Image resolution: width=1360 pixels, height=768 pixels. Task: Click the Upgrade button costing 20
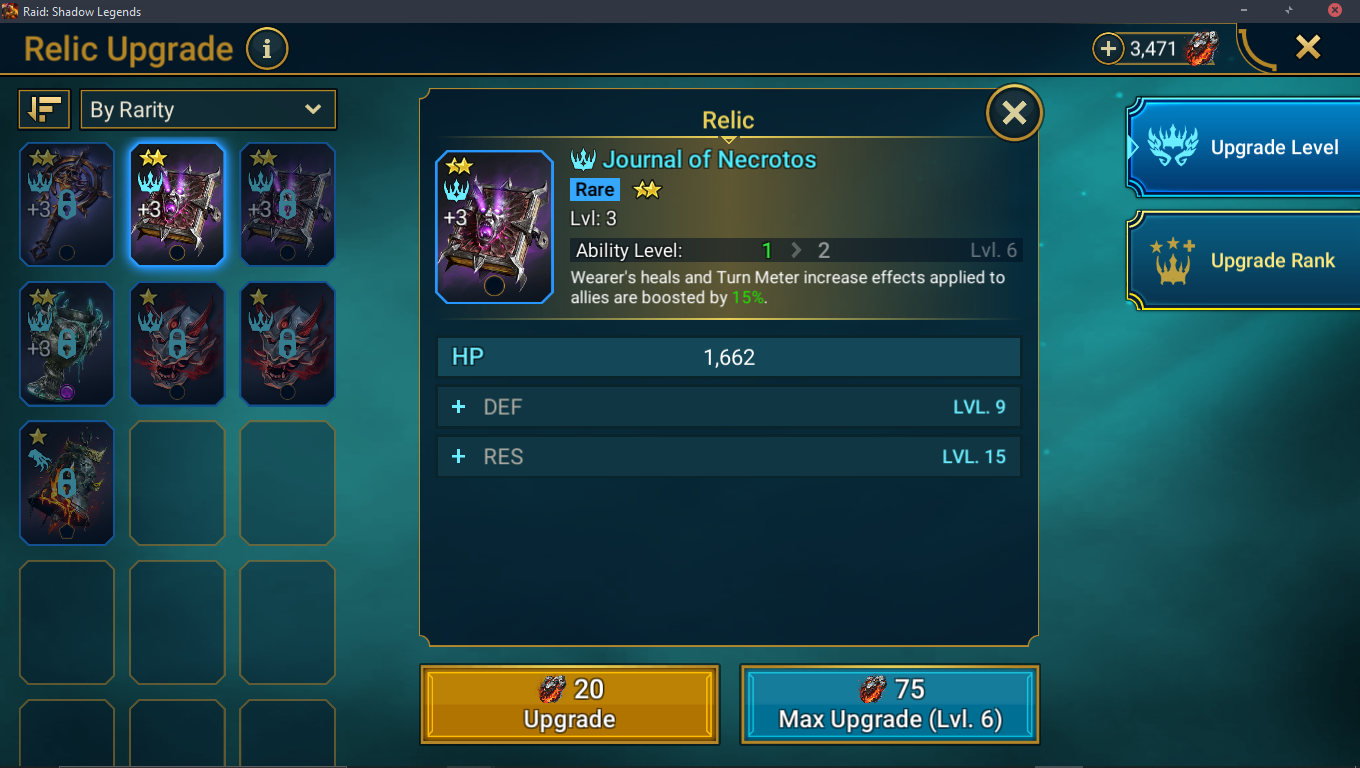coord(569,704)
